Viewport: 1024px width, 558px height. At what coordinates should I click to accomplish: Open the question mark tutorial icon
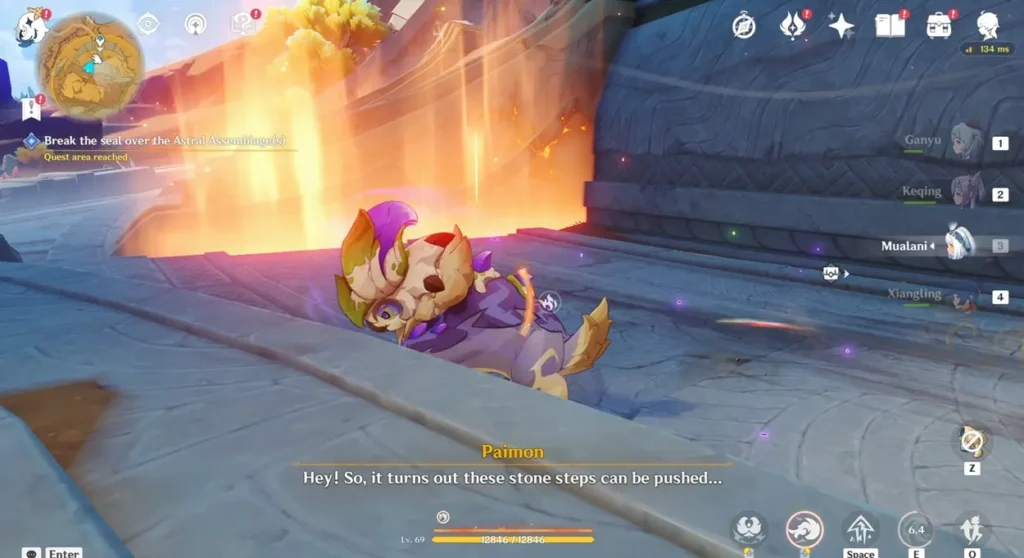click(x=243, y=24)
